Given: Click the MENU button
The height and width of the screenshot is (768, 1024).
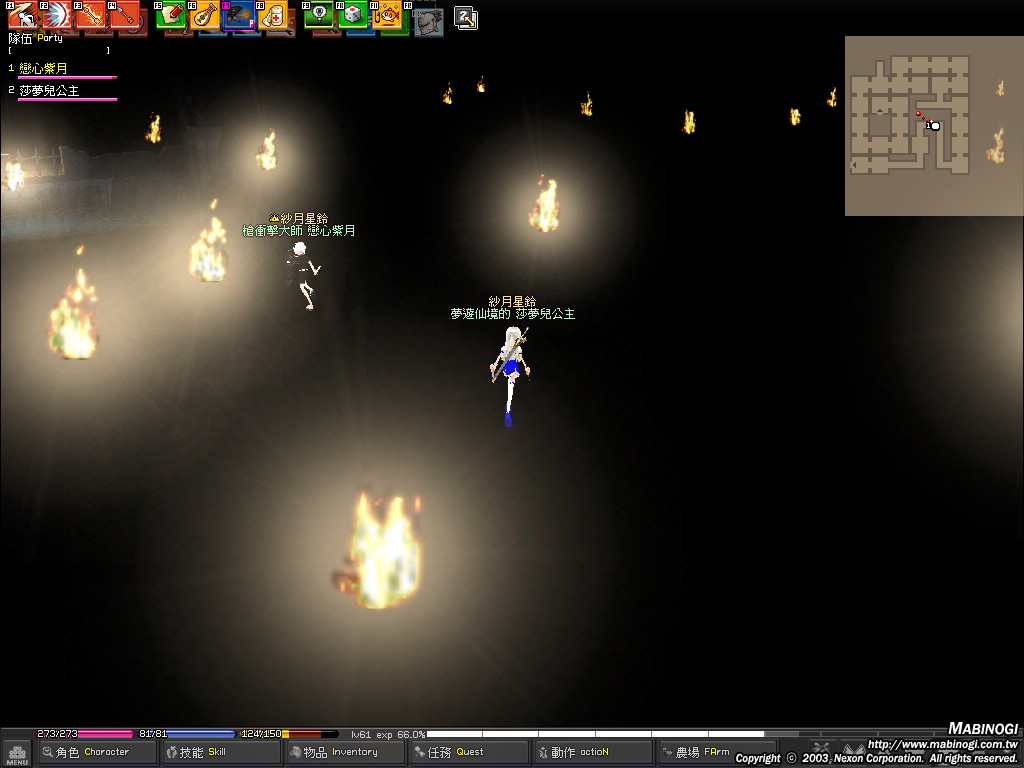Looking at the screenshot, I should [x=17, y=753].
